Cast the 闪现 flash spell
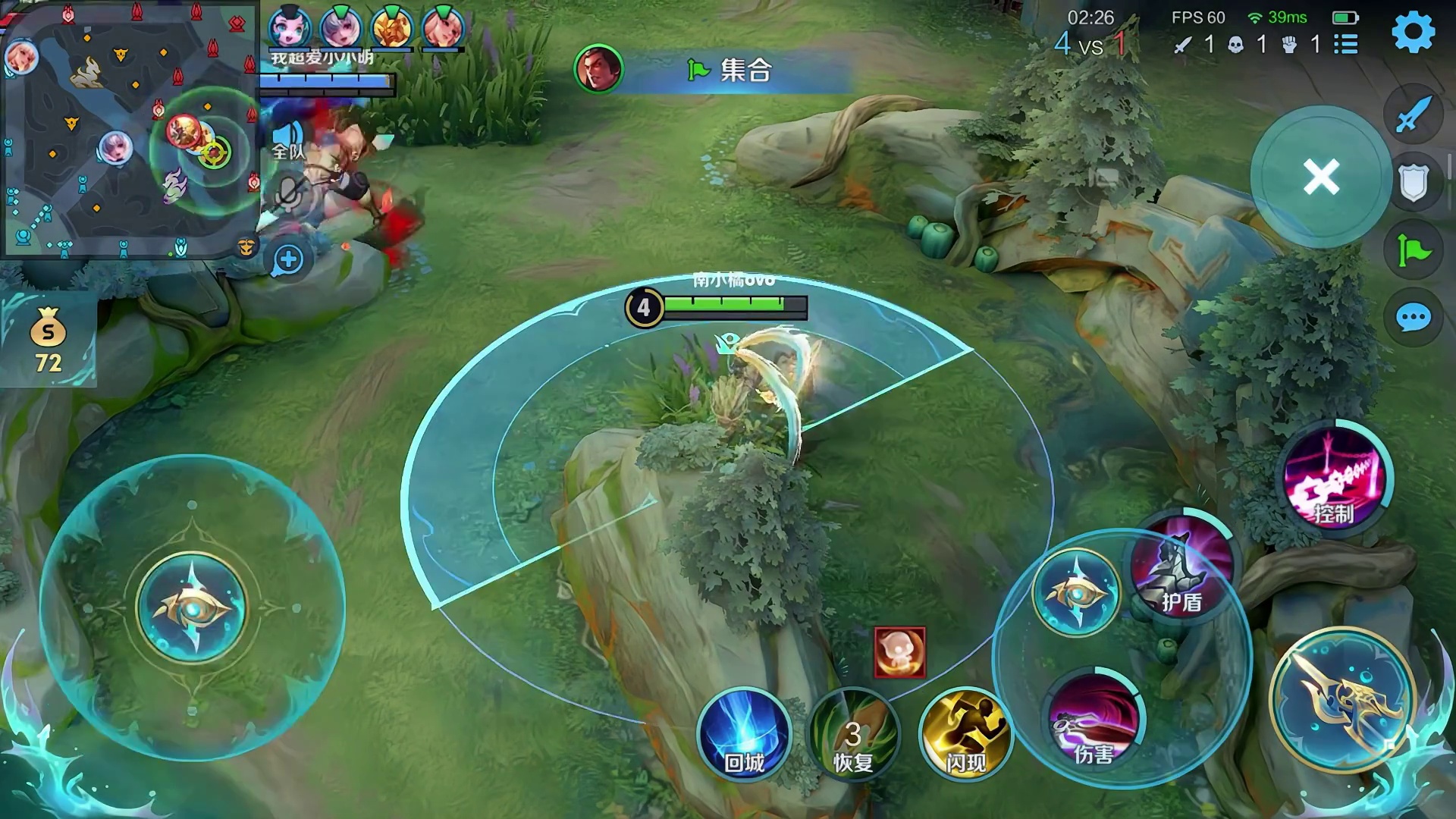This screenshot has height=819, width=1456. tap(965, 733)
